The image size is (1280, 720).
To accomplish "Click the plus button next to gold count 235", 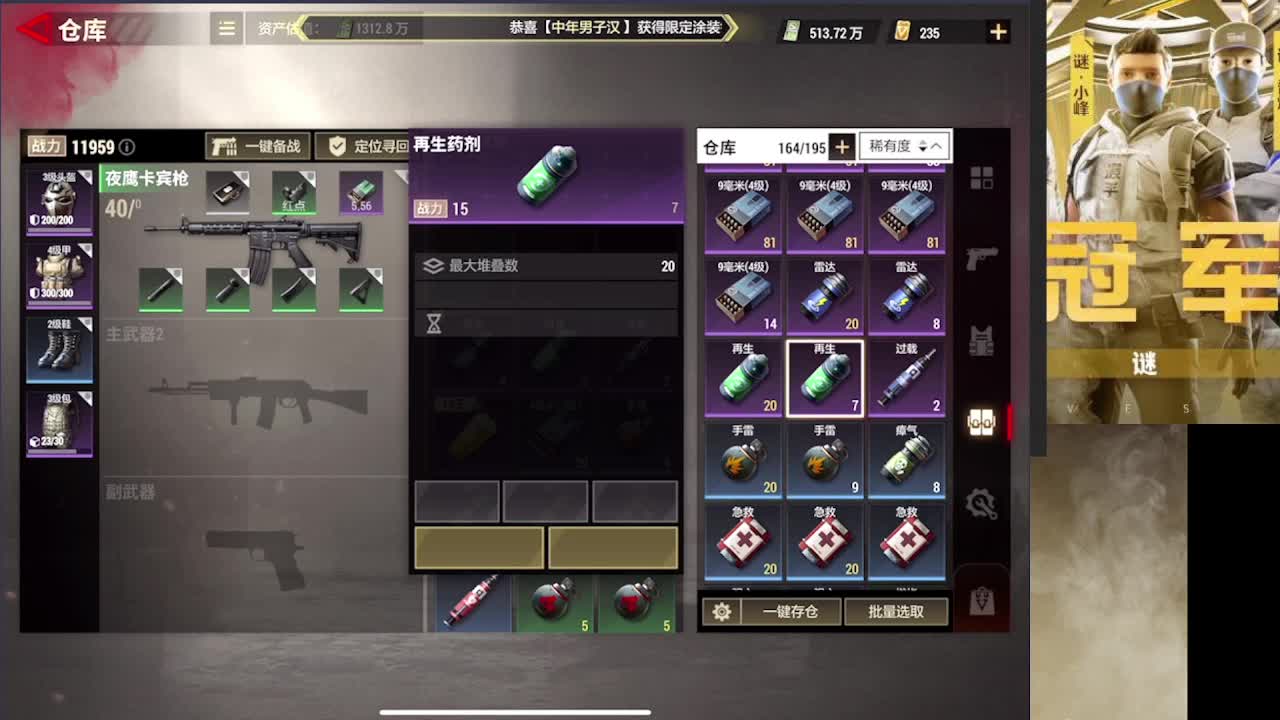I will pos(997,31).
